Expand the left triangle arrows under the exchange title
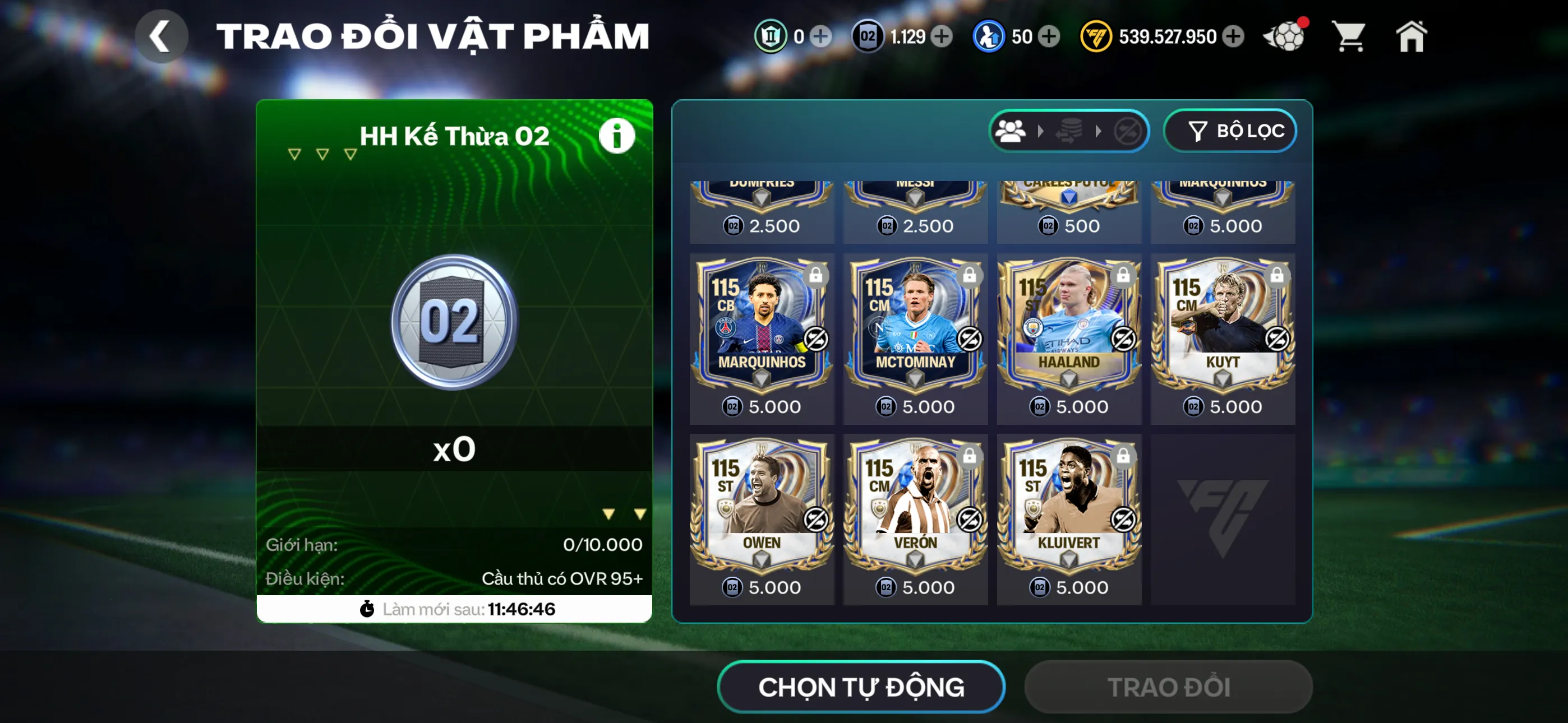This screenshot has height=723, width=1568. 321,154
